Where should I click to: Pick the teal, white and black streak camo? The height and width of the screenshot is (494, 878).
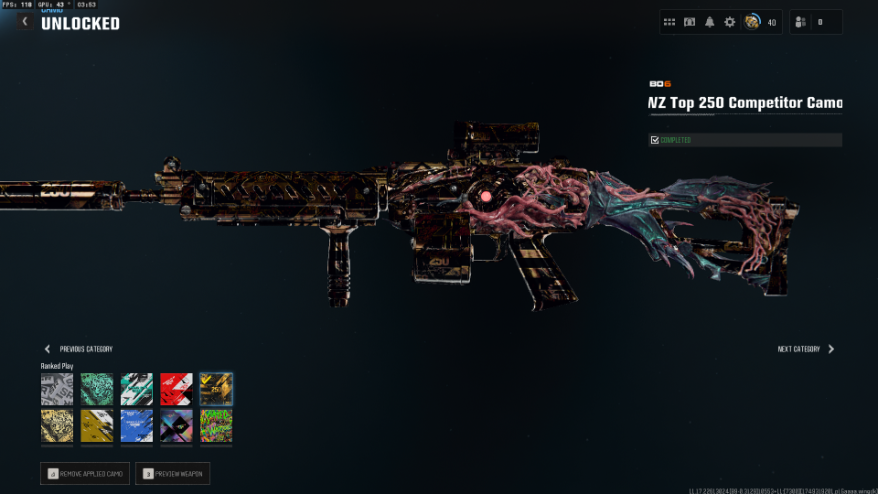[x=136, y=389]
